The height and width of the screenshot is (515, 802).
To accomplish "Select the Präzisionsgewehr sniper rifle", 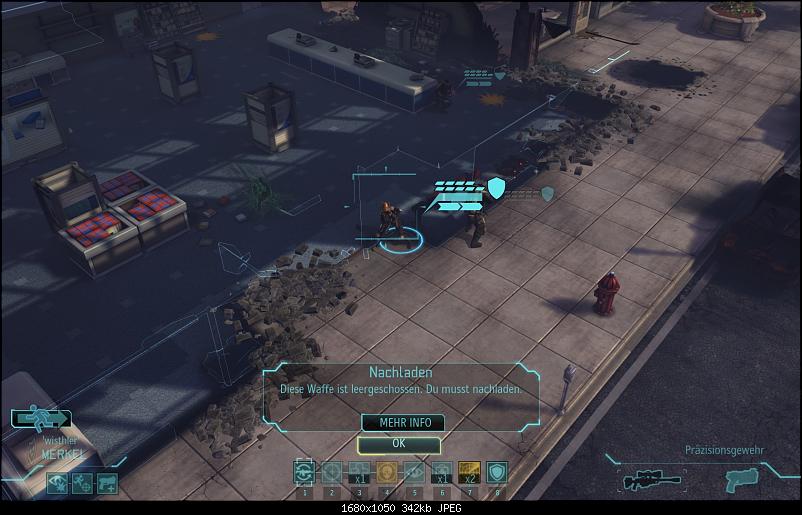I will pyautogui.click(x=640, y=481).
